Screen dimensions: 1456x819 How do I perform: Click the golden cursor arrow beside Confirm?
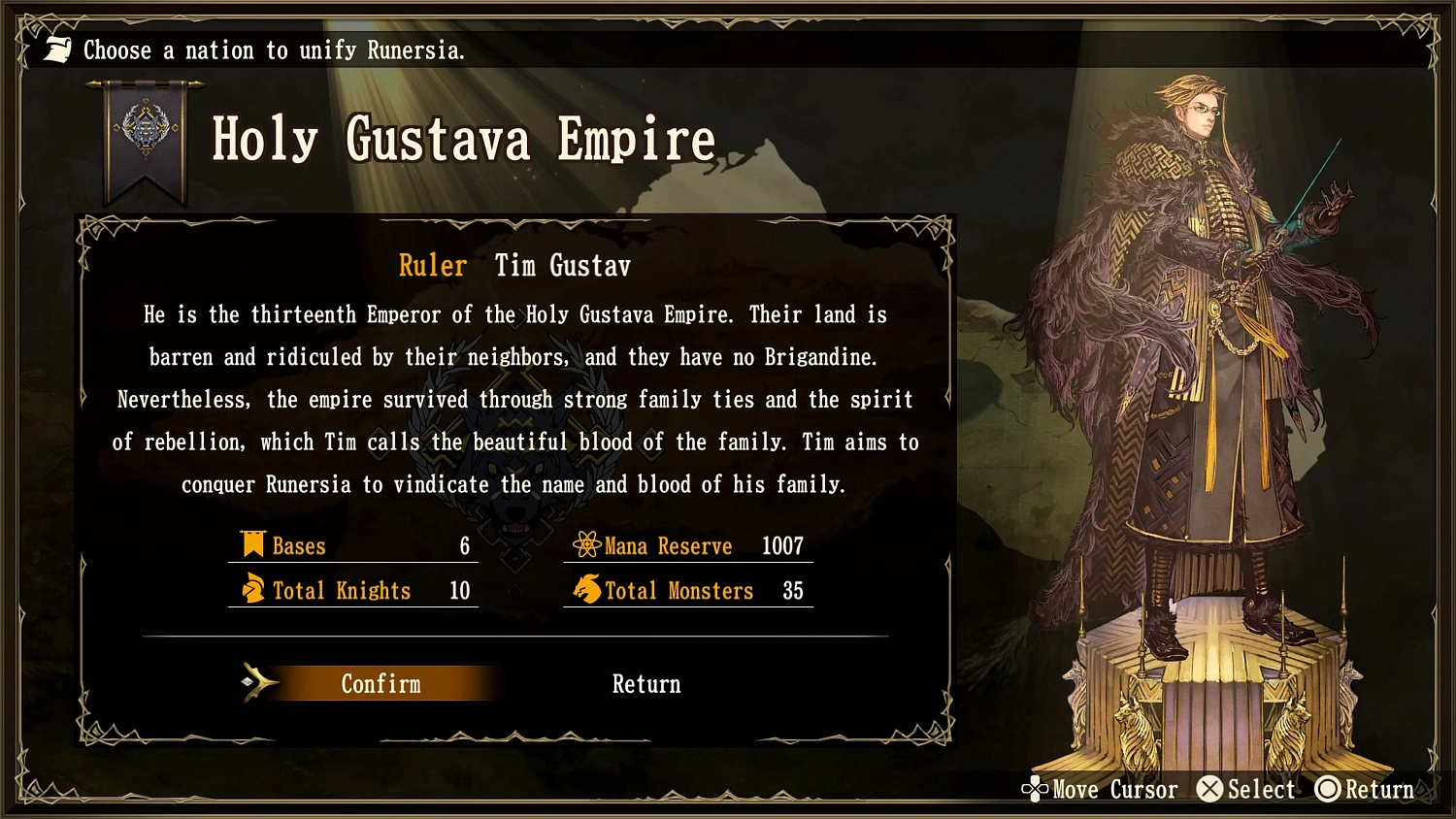pos(259,682)
